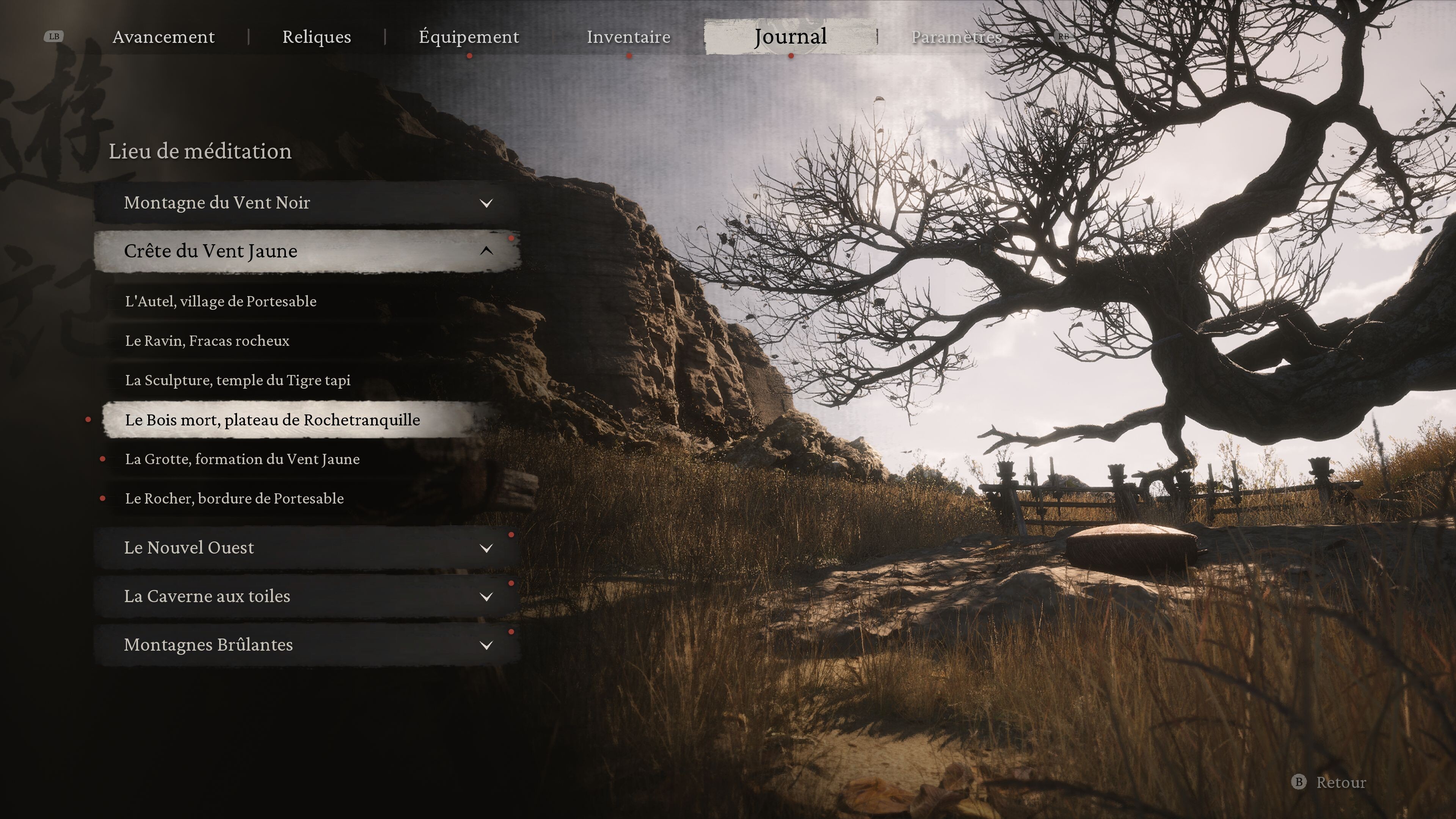Image resolution: width=1456 pixels, height=819 pixels.
Task: Choose L'Autel, village de Portesable
Action: [220, 301]
